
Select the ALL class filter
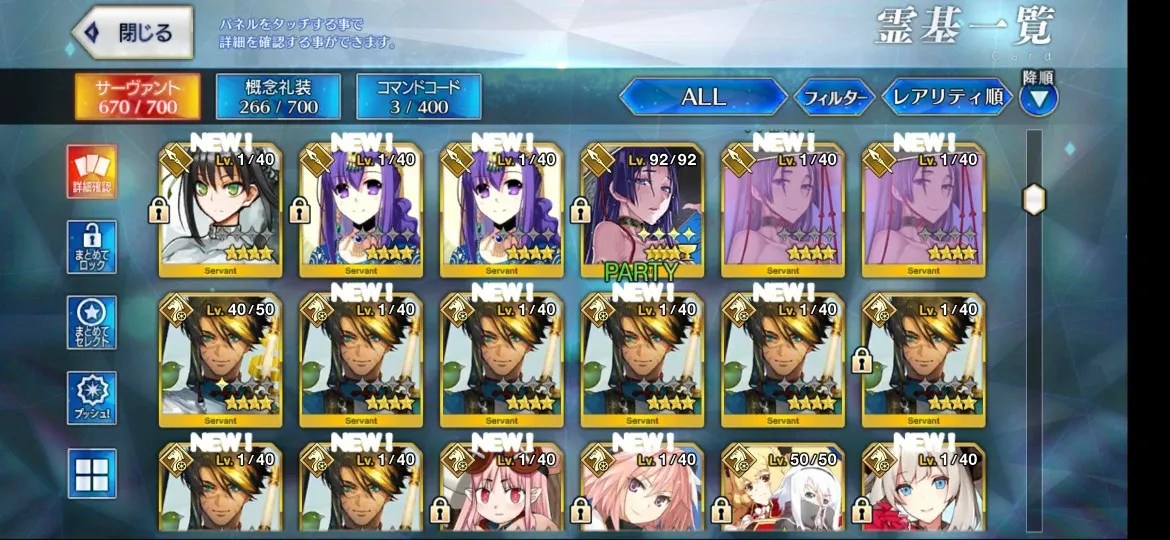[x=703, y=97]
